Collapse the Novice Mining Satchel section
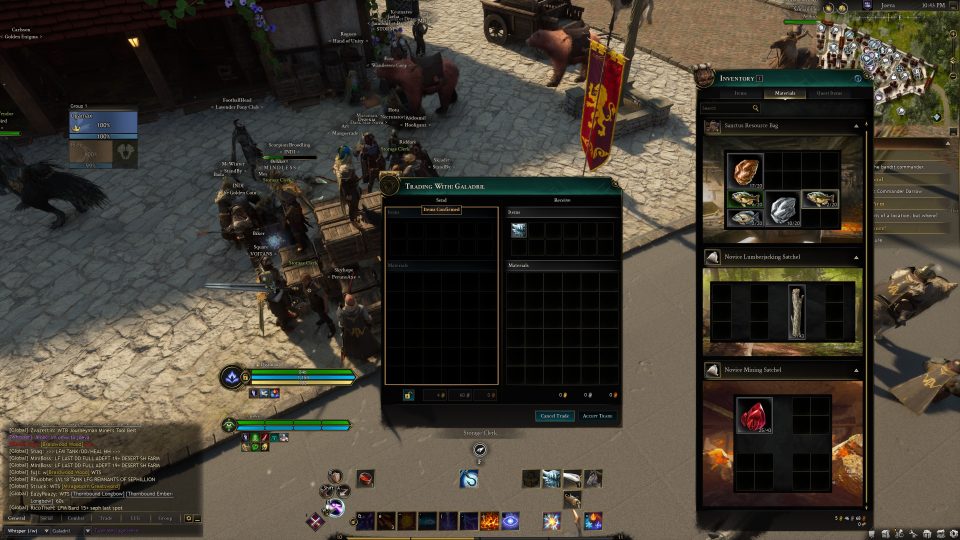The height and width of the screenshot is (540, 960). (x=856, y=370)
